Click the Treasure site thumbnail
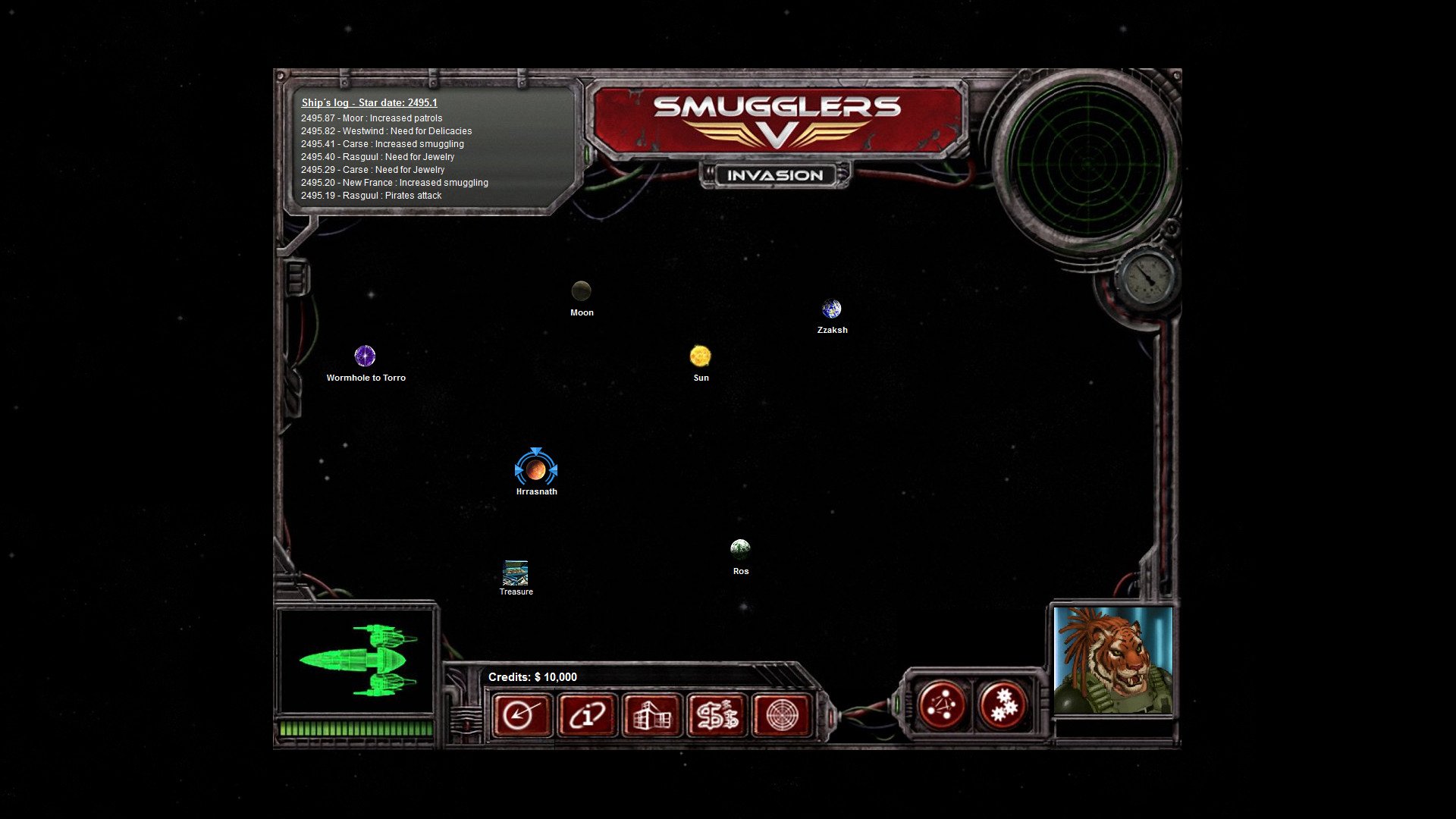The width and height of the screenshot is (1456, 819). point(515,571)
